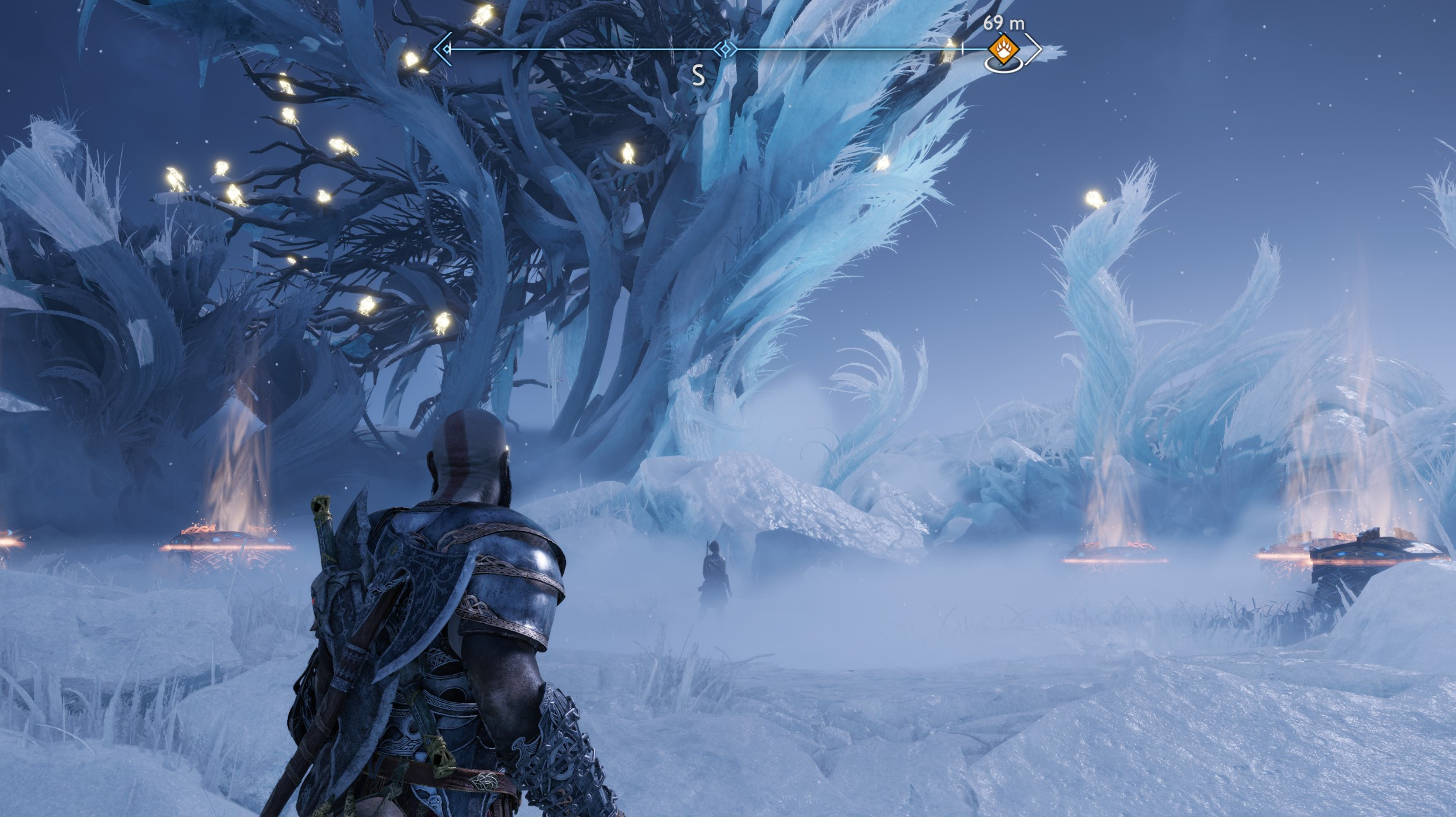Screen dimensions: 1456x817
Task: Select the compass center diamond indicator
Action: 726,49
